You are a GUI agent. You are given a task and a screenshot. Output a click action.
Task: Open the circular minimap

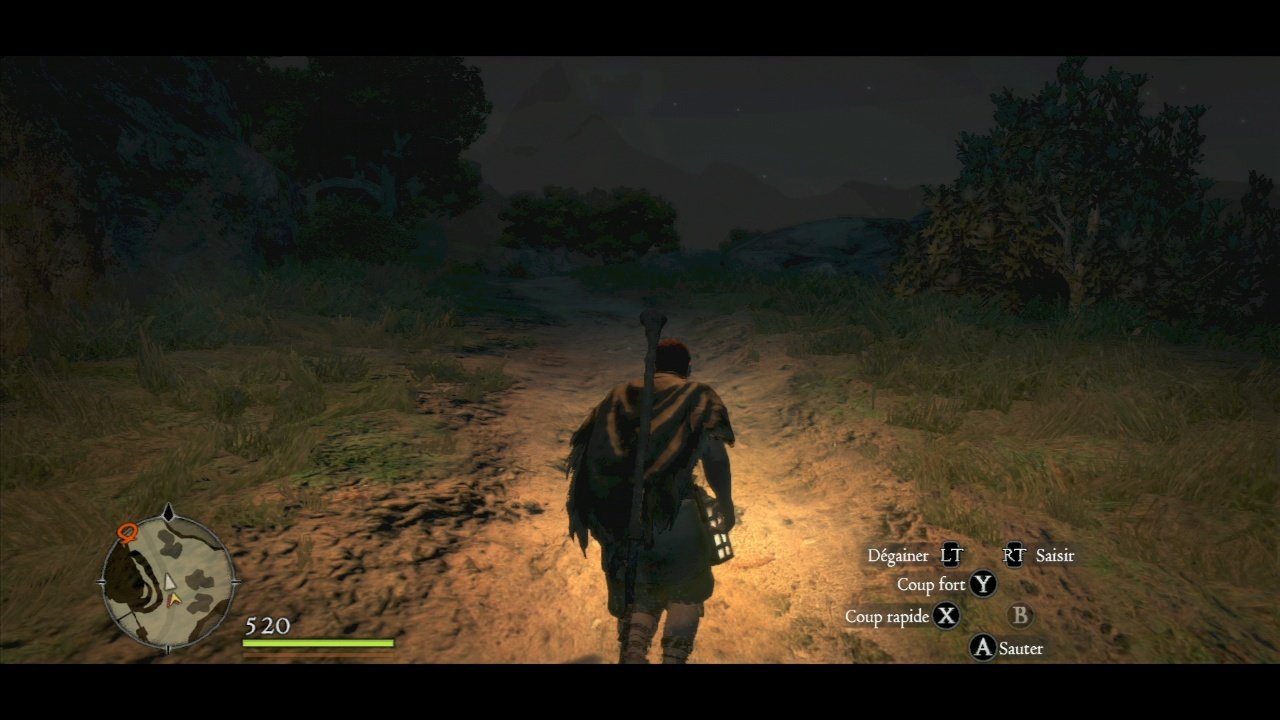(x=168, y=582)
